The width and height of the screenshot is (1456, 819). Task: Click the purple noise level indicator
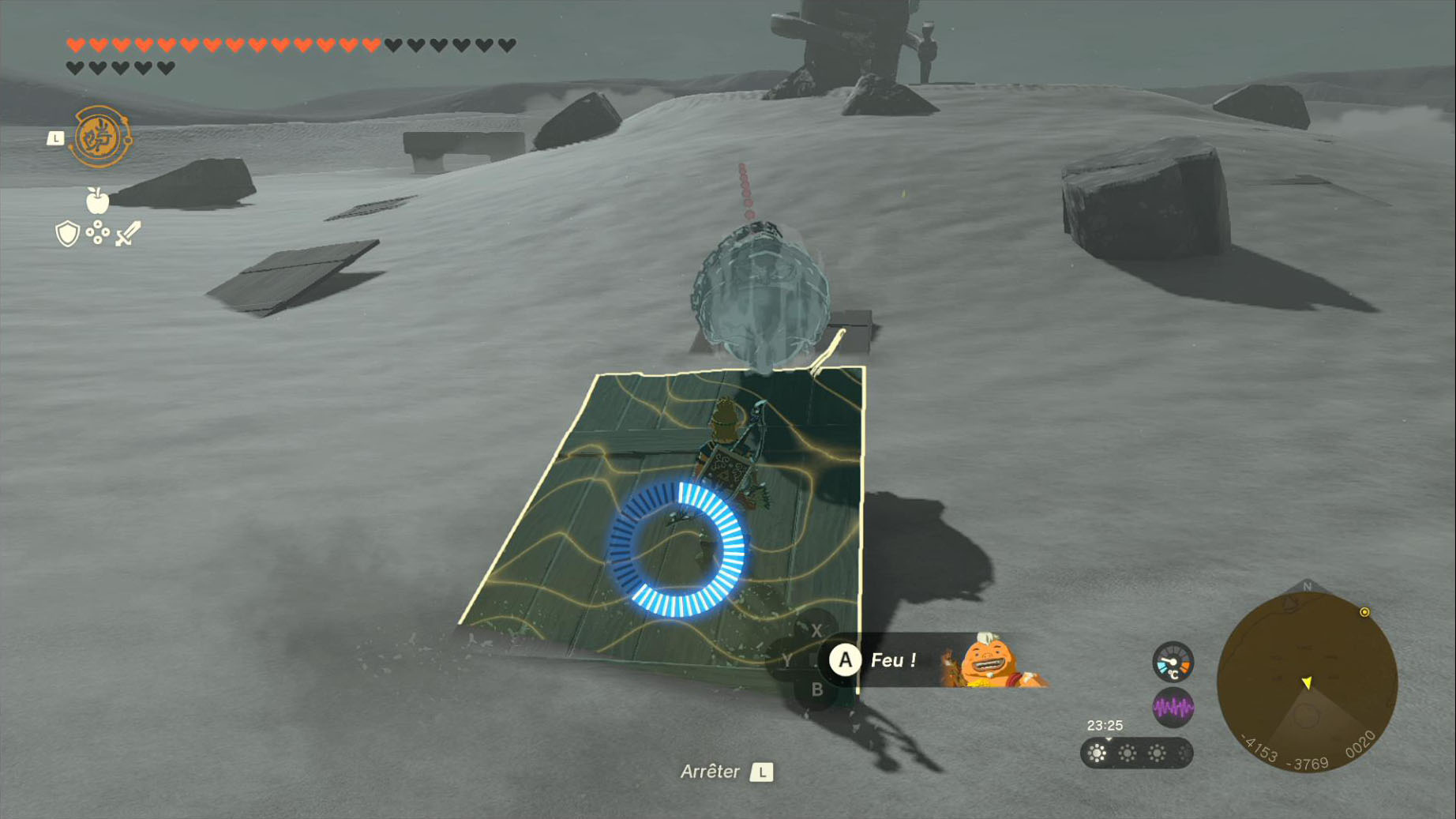coord(1173,708)
